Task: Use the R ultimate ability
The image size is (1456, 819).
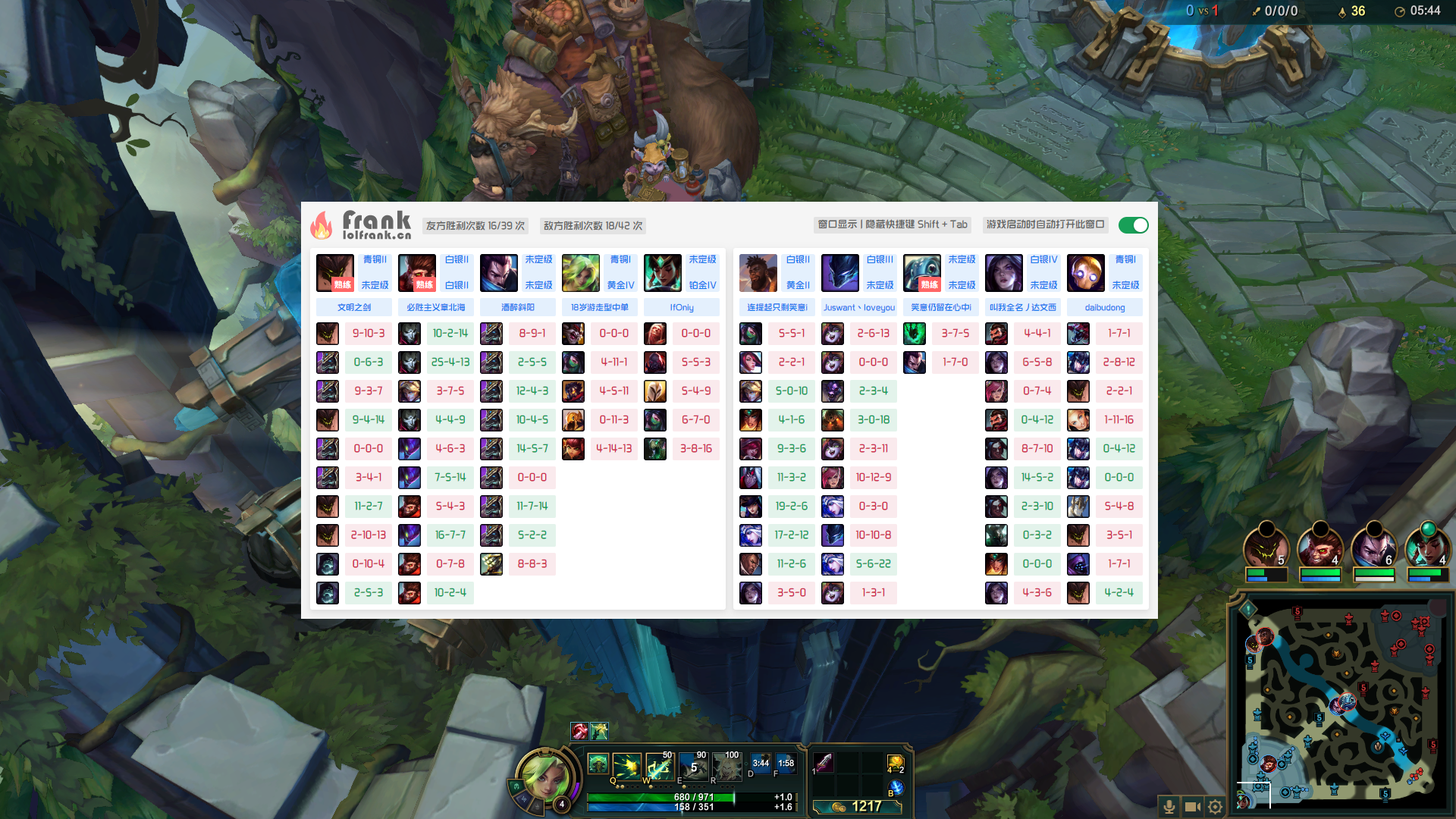Action: click(726, 767)
